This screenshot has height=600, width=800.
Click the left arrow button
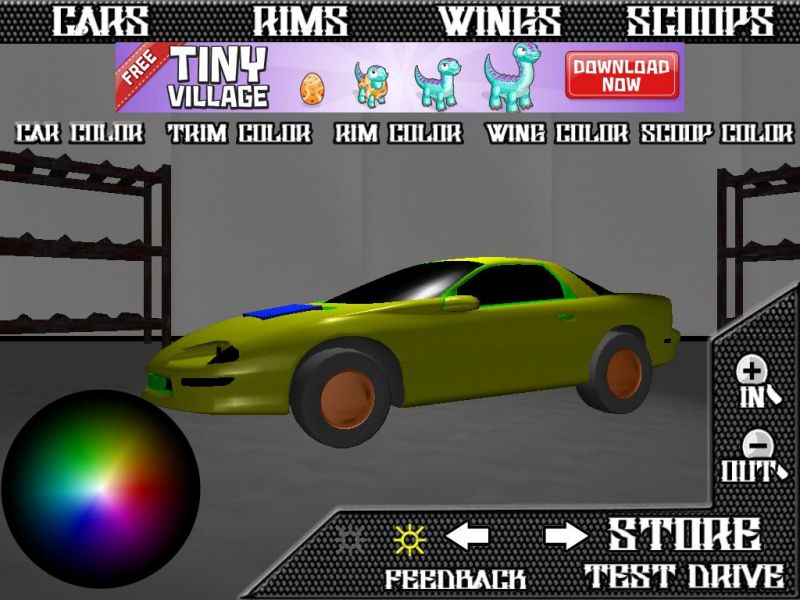(467, 537)
